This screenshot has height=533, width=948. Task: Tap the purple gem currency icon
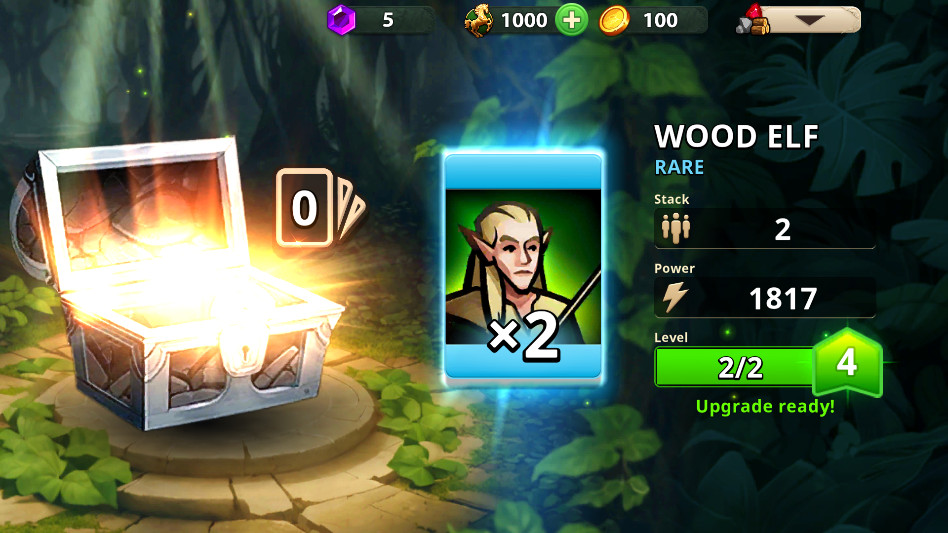pyautogui.click(x=342, y=19)
